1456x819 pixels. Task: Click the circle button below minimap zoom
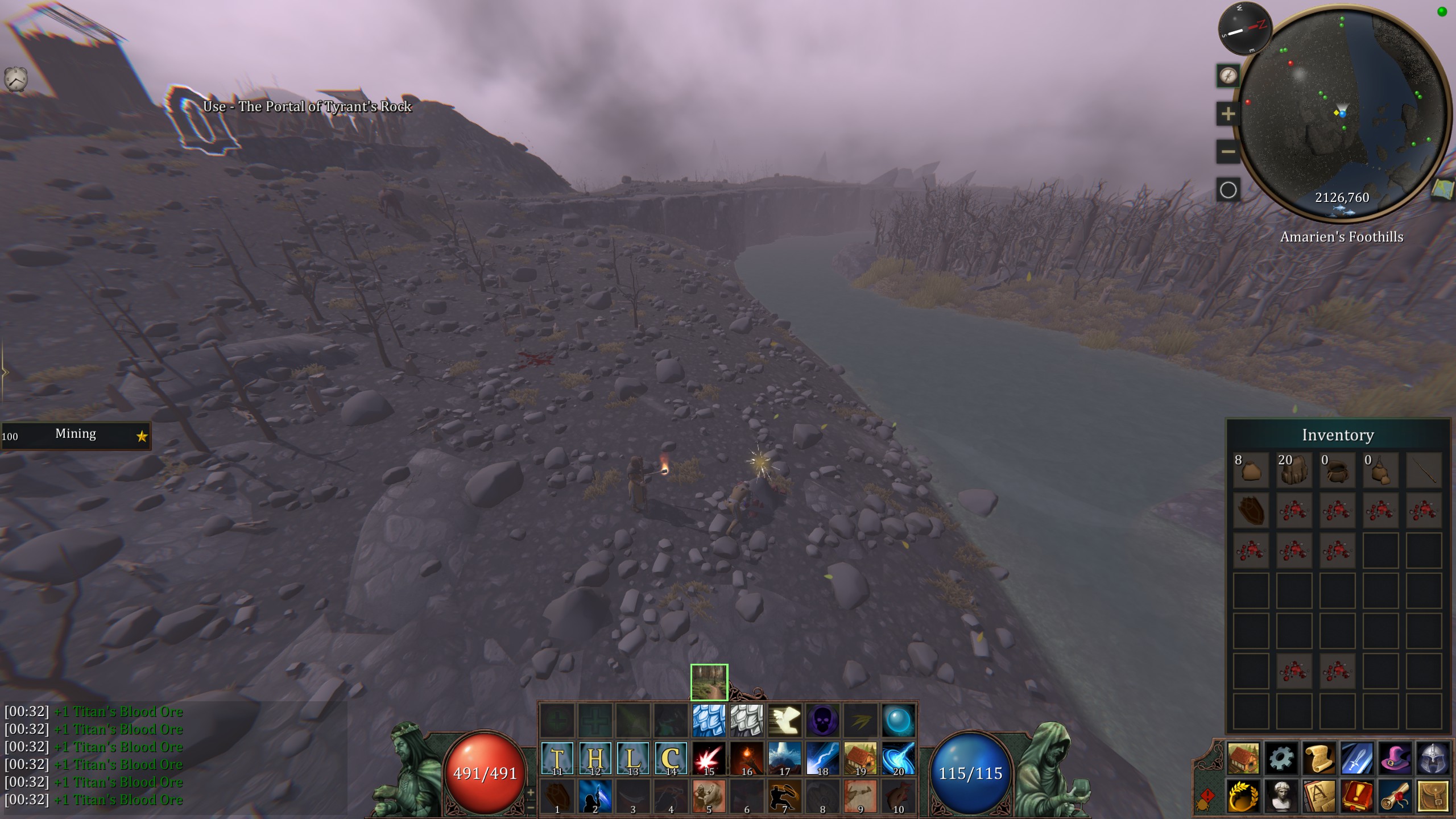click(1228, 190)
